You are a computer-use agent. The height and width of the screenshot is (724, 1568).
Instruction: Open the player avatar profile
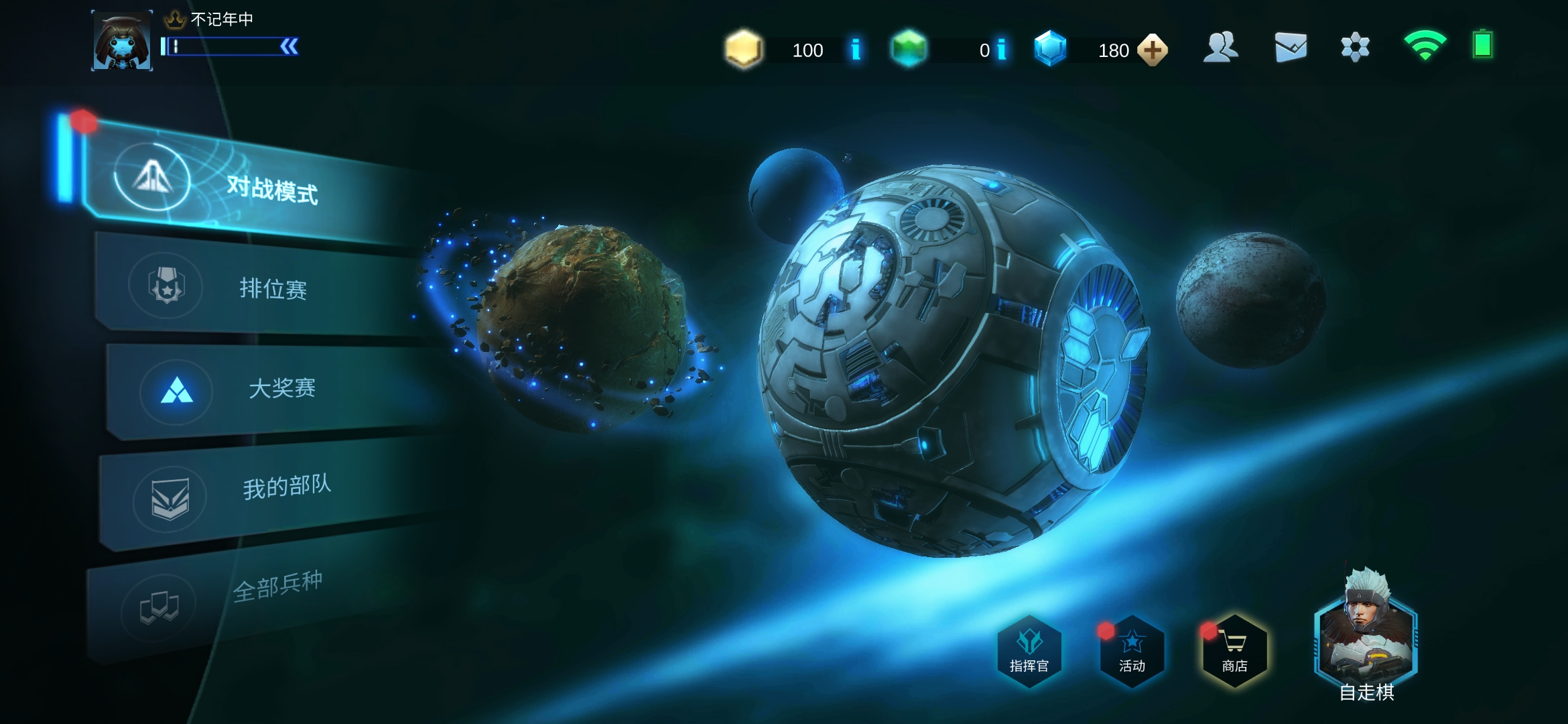coord(122,42)
